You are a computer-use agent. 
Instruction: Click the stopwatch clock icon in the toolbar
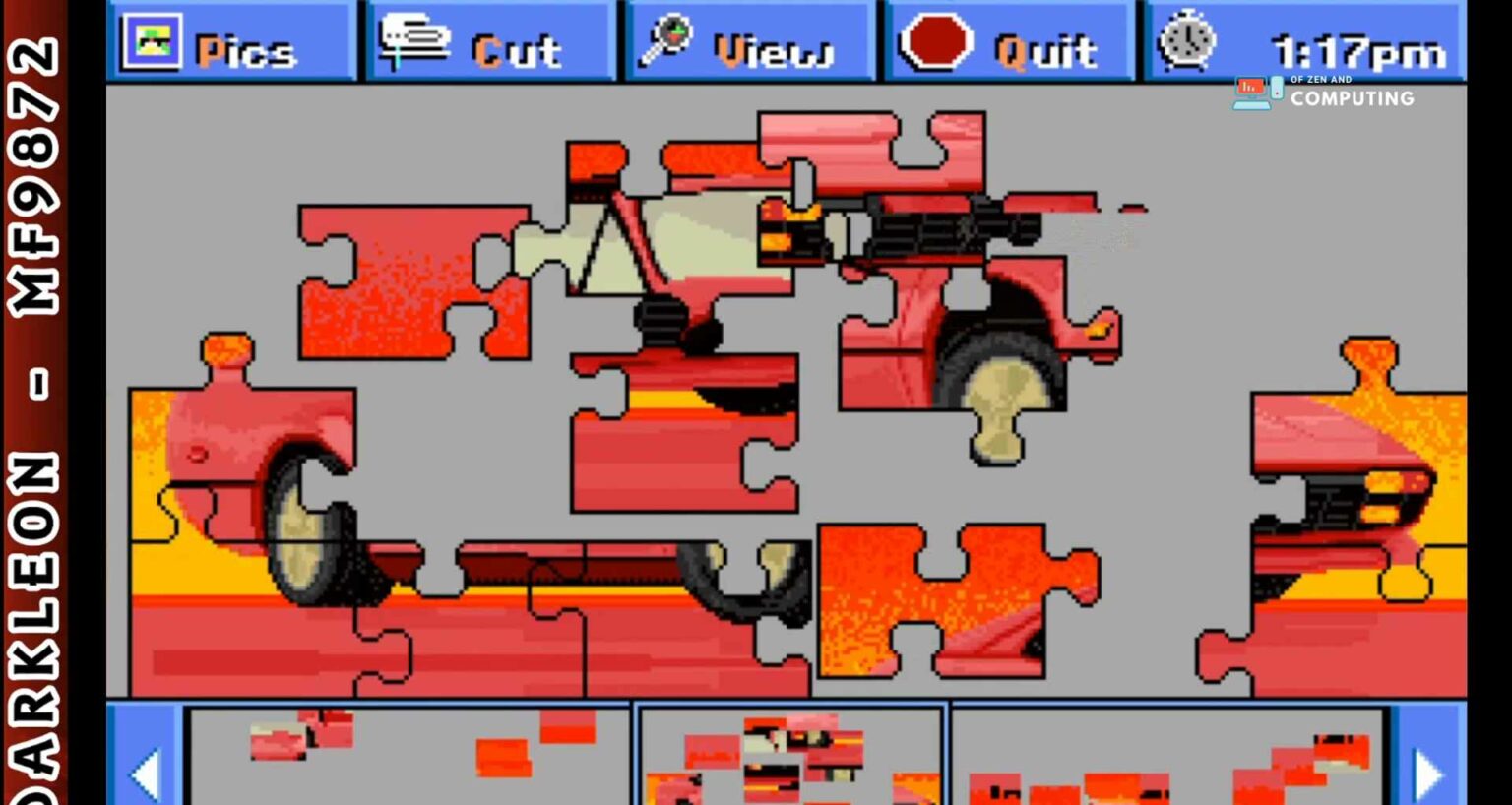pyautogui.click(x=1186, y=41)
